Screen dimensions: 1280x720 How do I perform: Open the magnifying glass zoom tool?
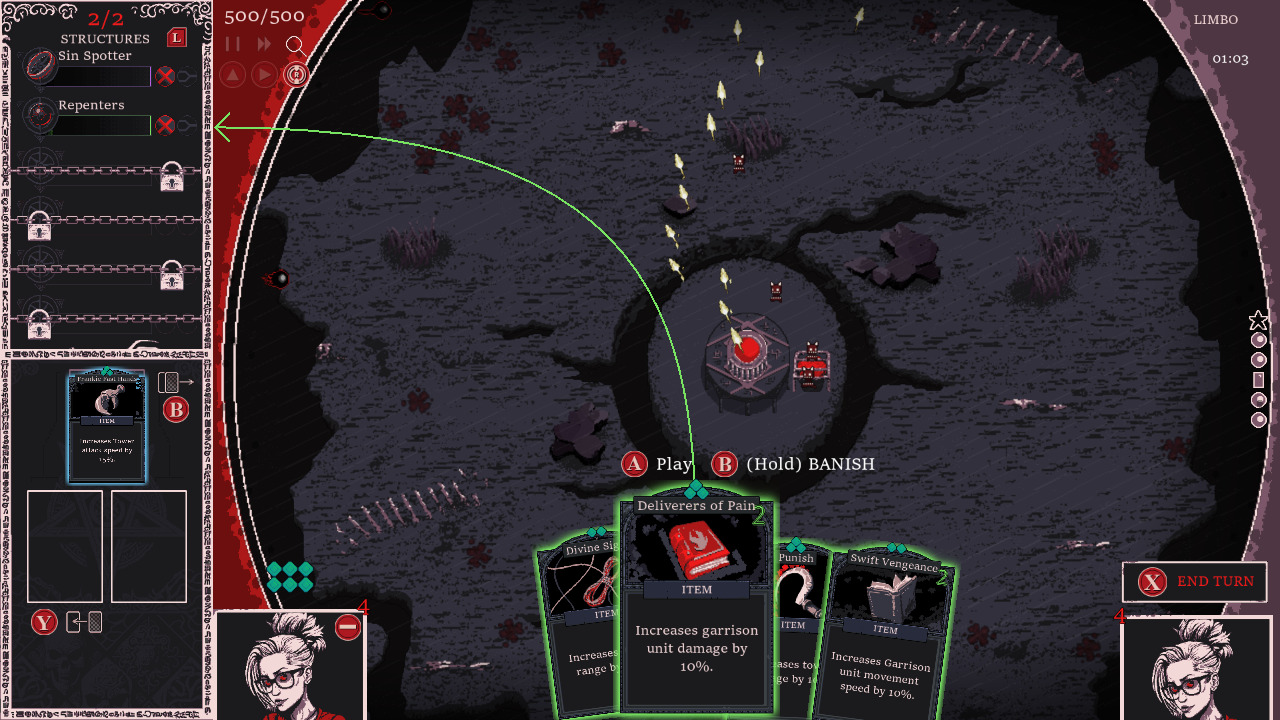[296, 46]
